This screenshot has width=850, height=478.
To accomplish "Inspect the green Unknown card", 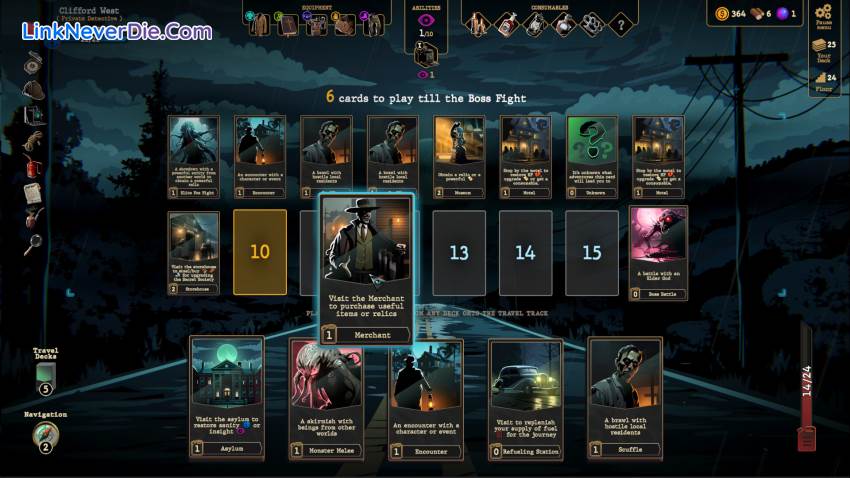I will click(x=591, y=155).
